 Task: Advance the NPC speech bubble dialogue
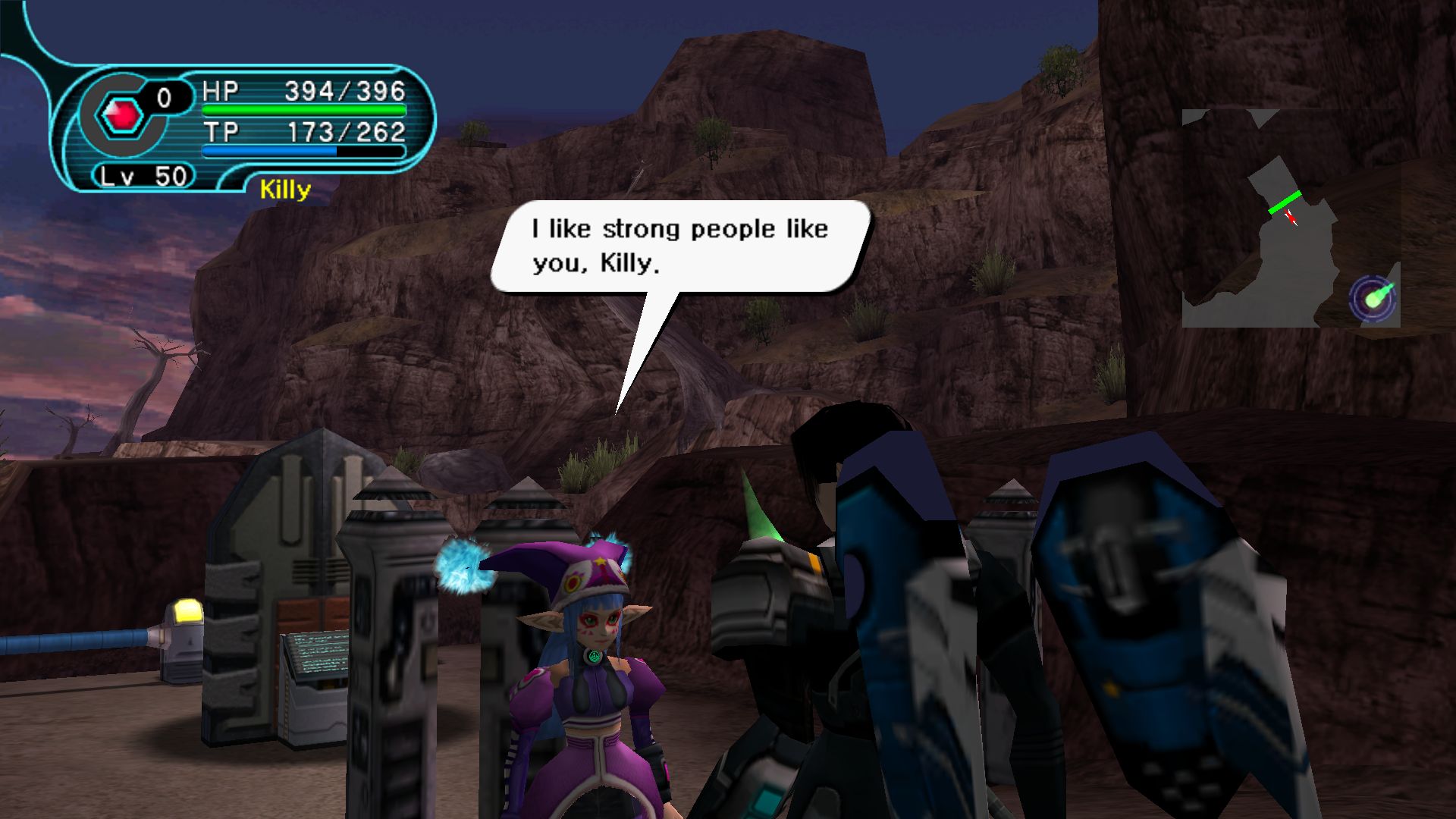coord(679,246)
